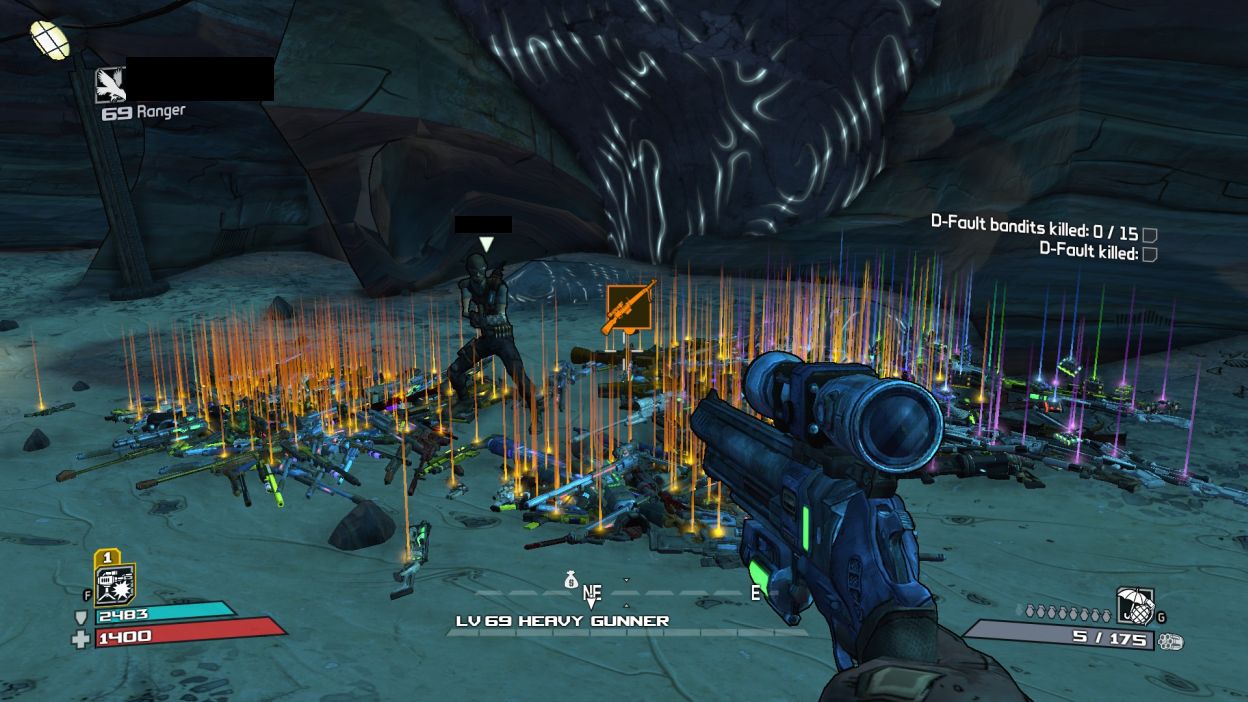Click the Ranger teammate class icon
The height and width of the screenshot is (702, 1248).
coord(110,85)
